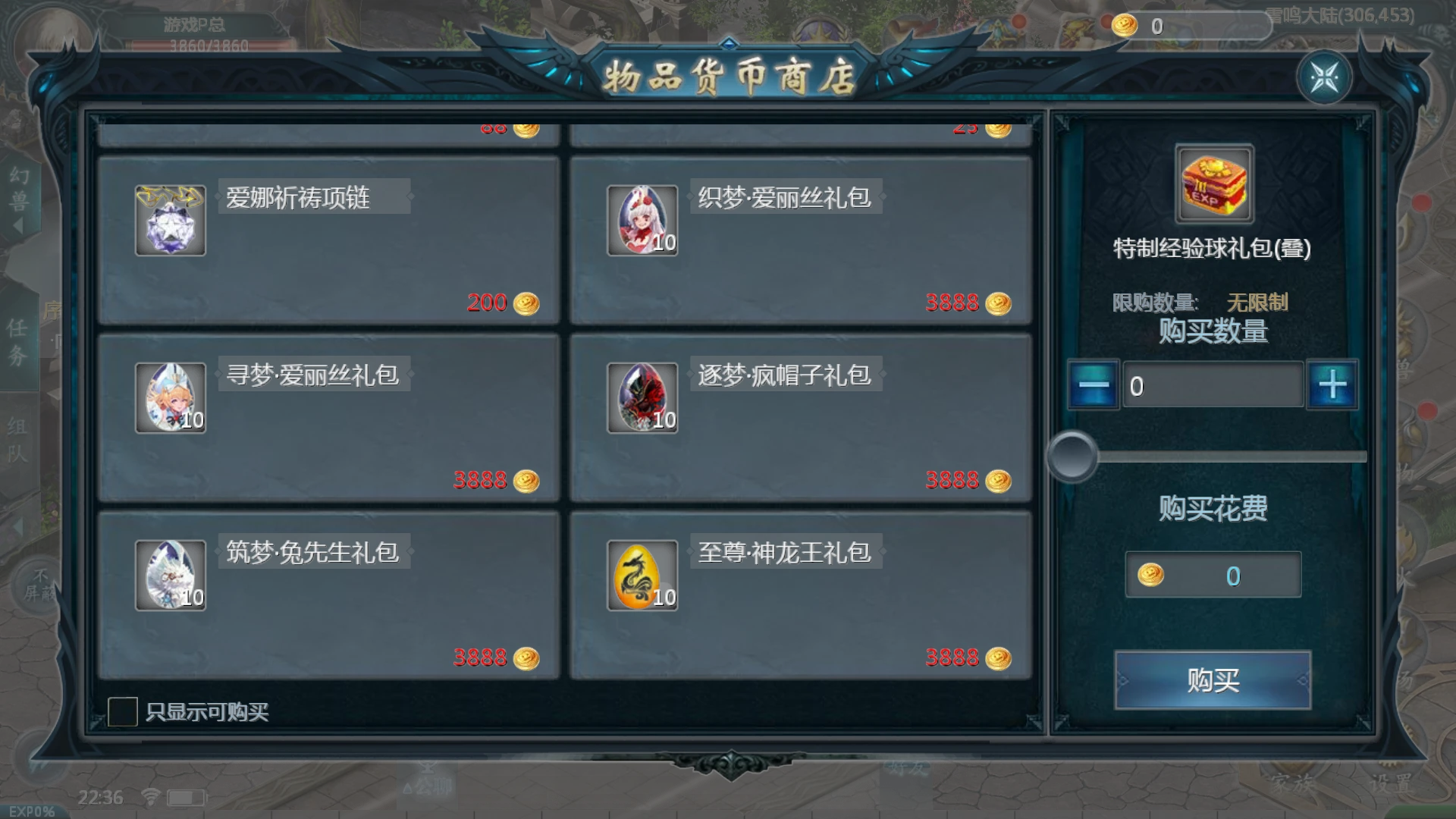Select the 寻梦·爱丽丝礼包 item icon
Screen dimensions: 1456x819
[170, 397]
